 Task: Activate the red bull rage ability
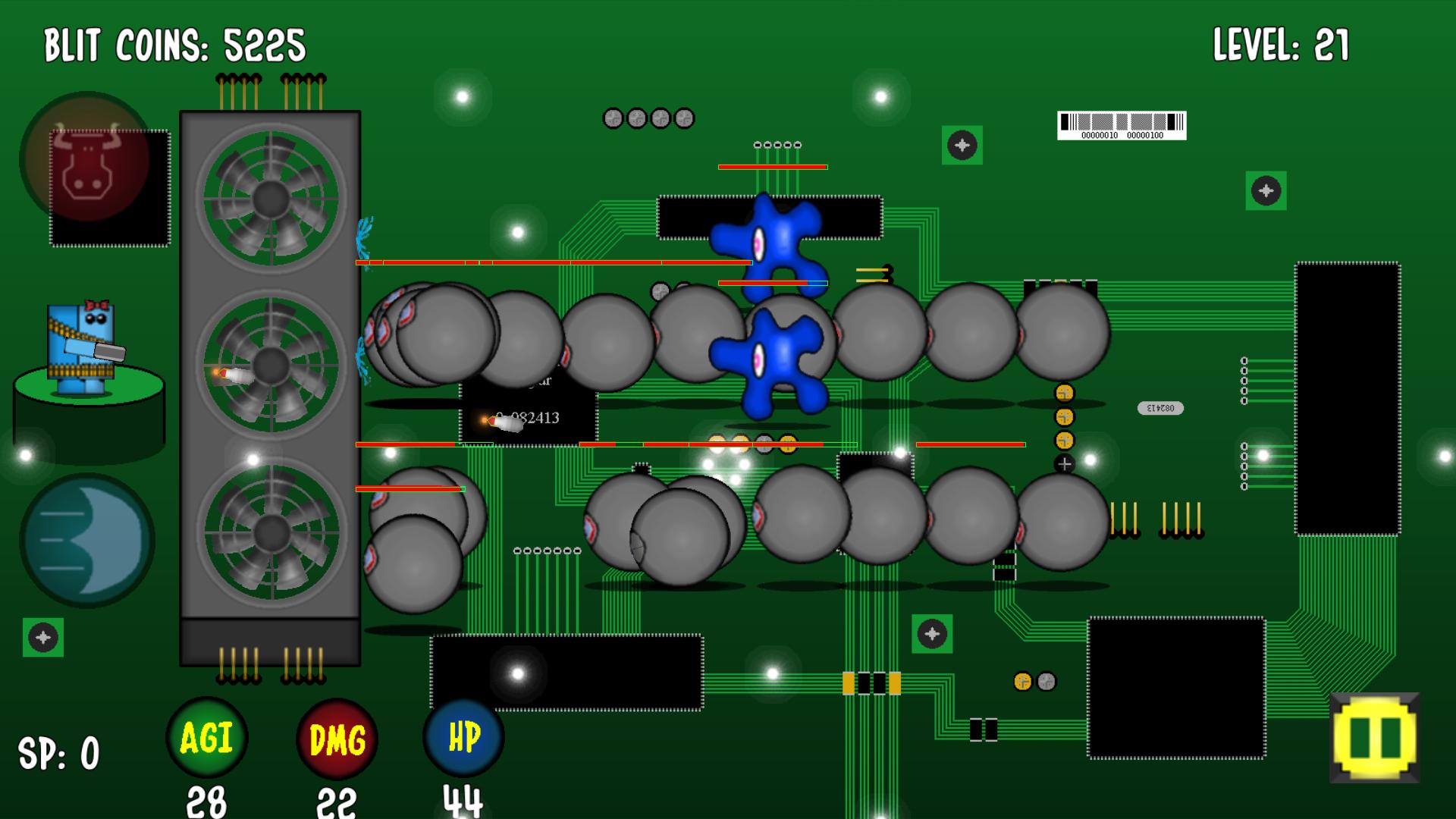[86, 158]
